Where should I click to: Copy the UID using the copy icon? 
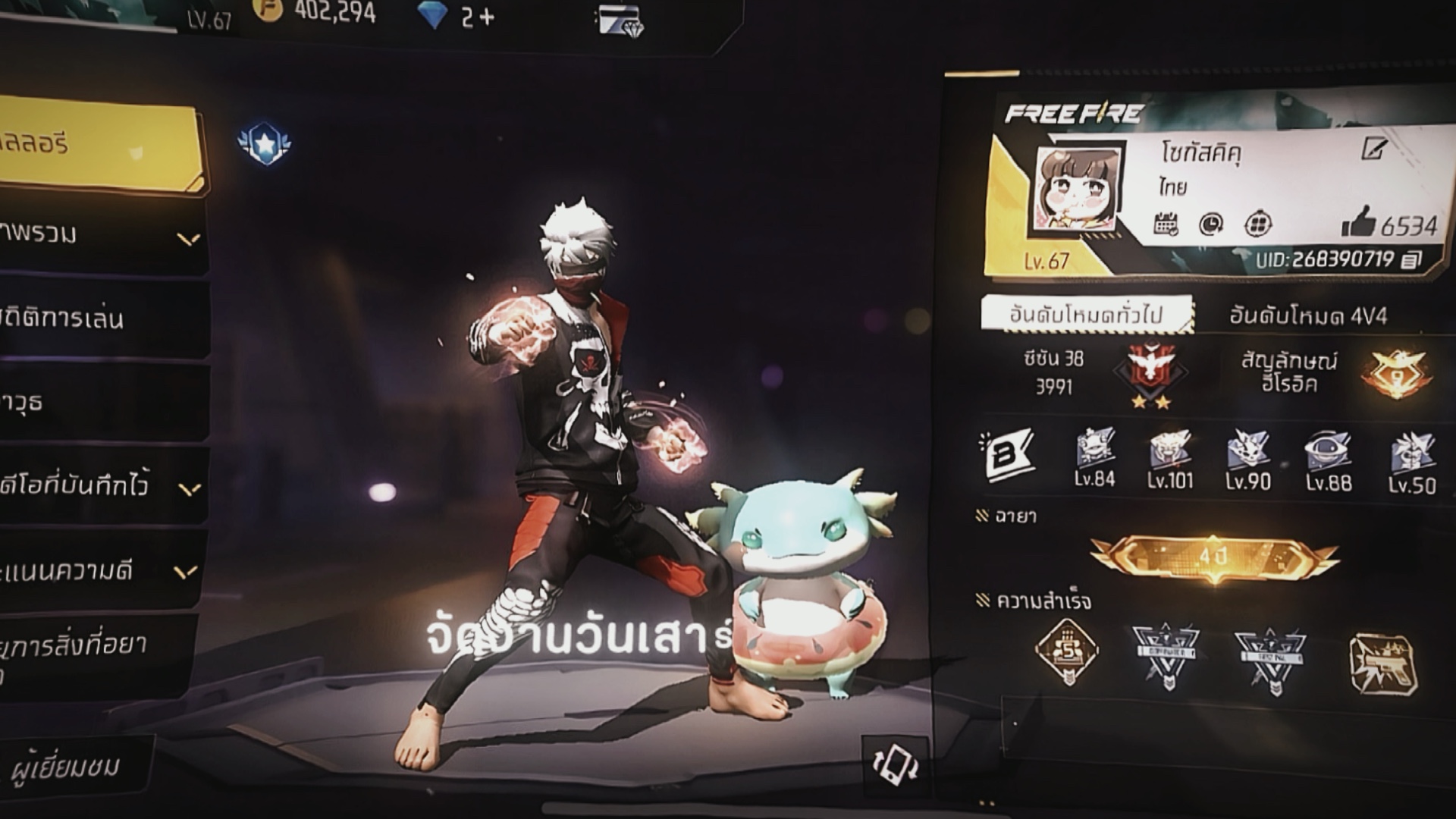coord(1410,260)
